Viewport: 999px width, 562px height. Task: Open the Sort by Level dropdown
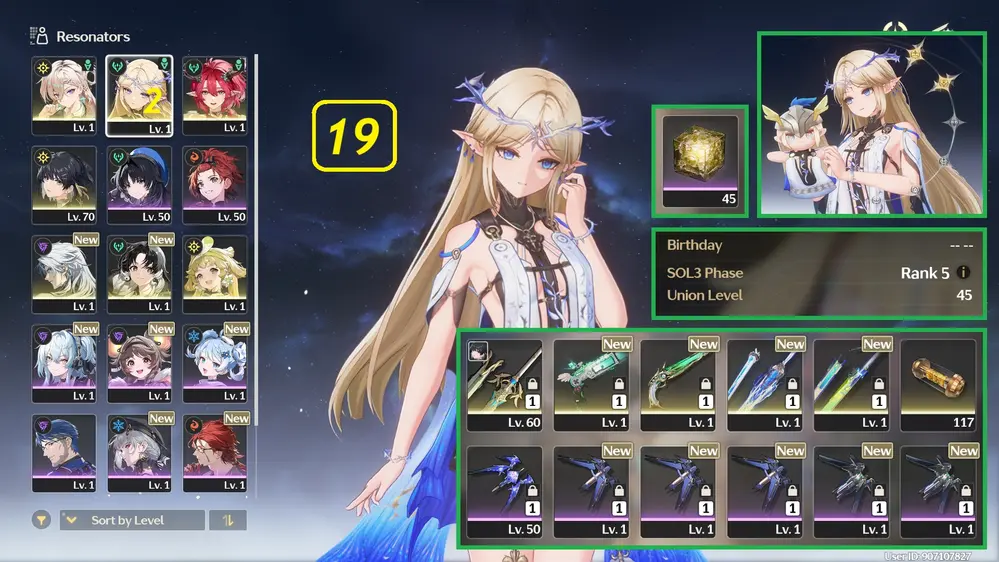[x=130, y=520]
